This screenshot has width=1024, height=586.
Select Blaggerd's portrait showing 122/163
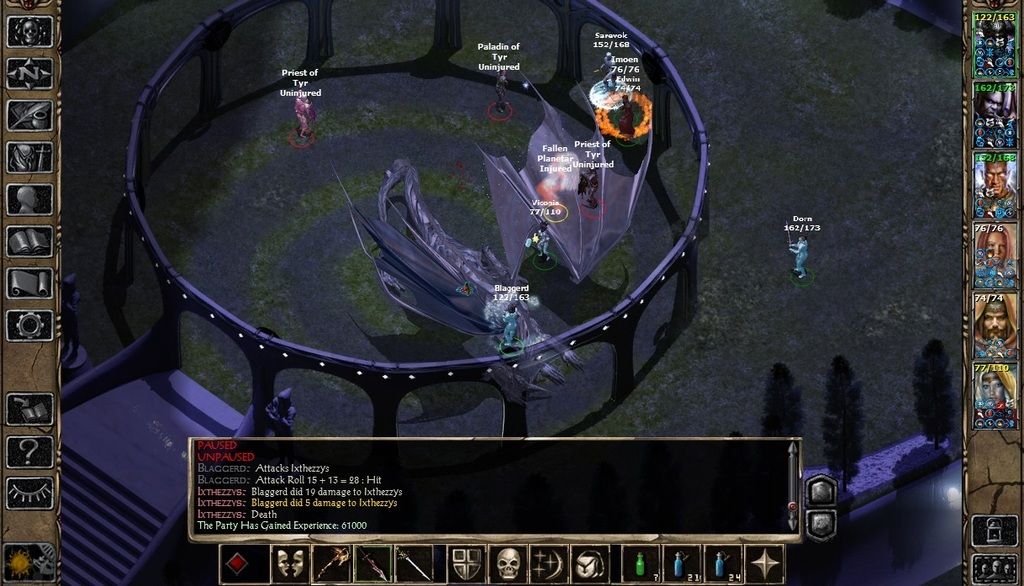994,47
